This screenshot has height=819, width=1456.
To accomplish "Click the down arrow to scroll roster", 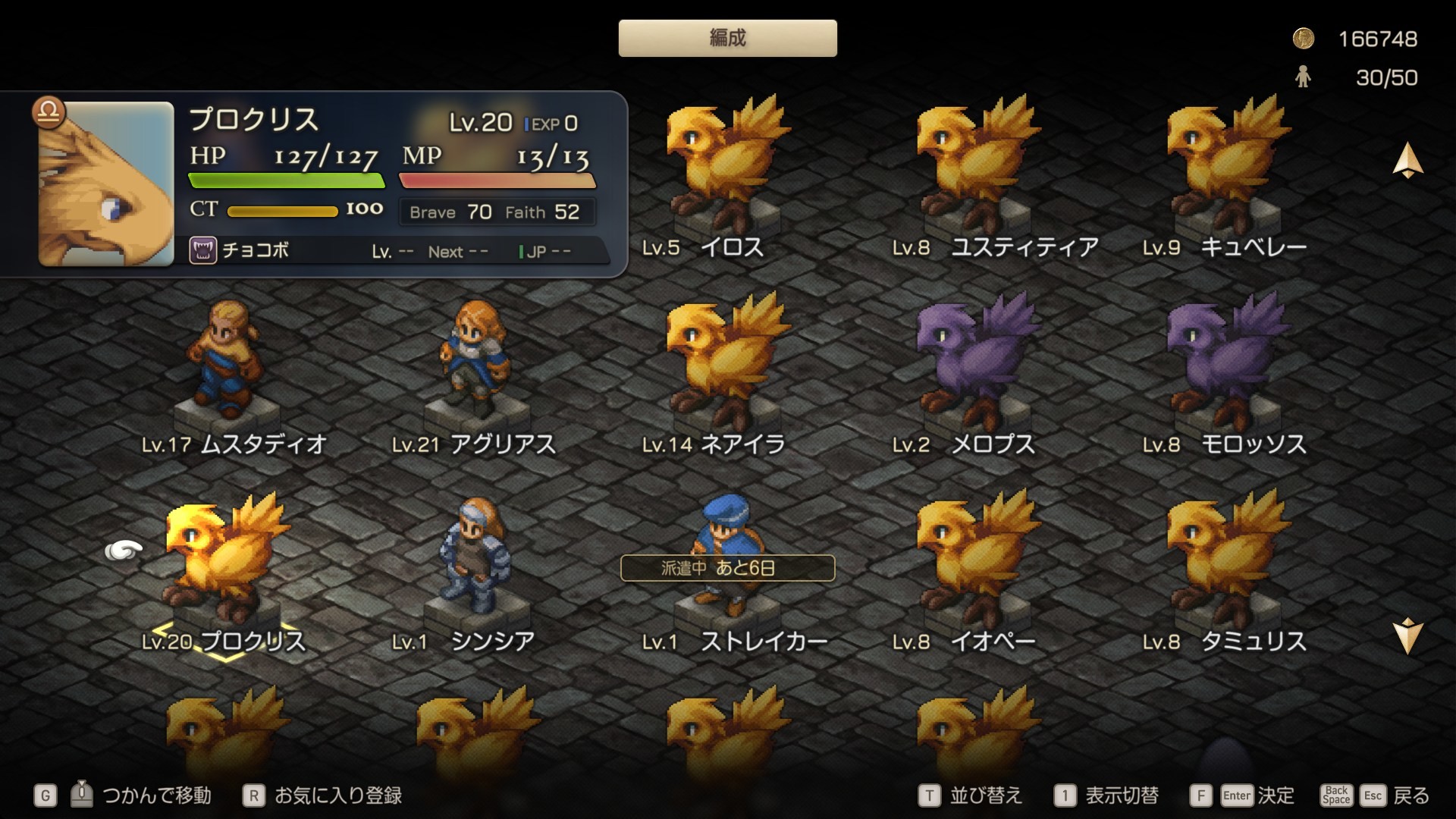I will [x=1407, y=635].
